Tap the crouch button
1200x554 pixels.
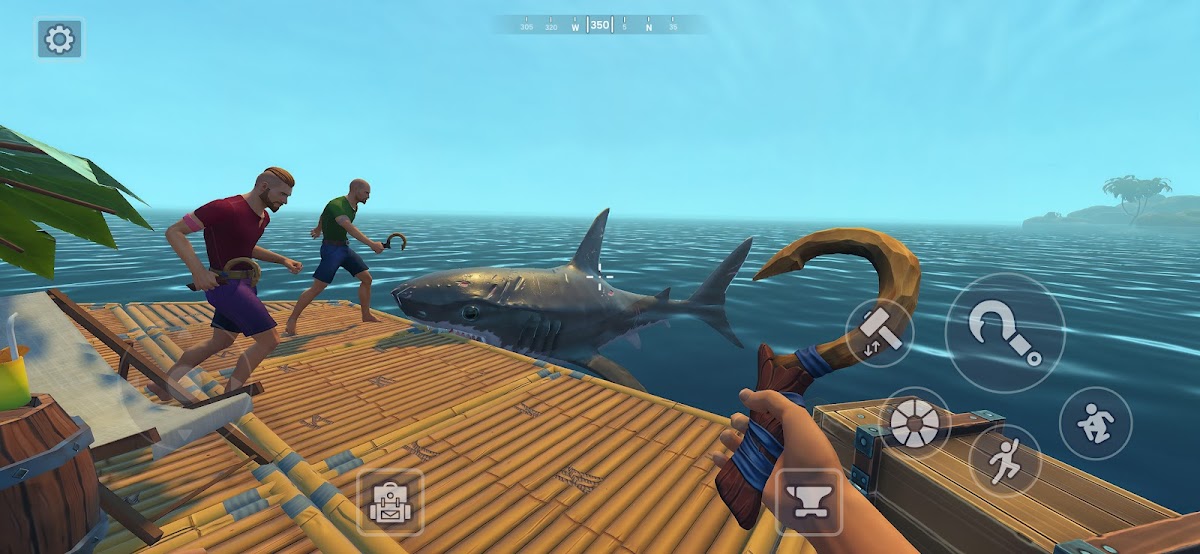(1095, 423)
